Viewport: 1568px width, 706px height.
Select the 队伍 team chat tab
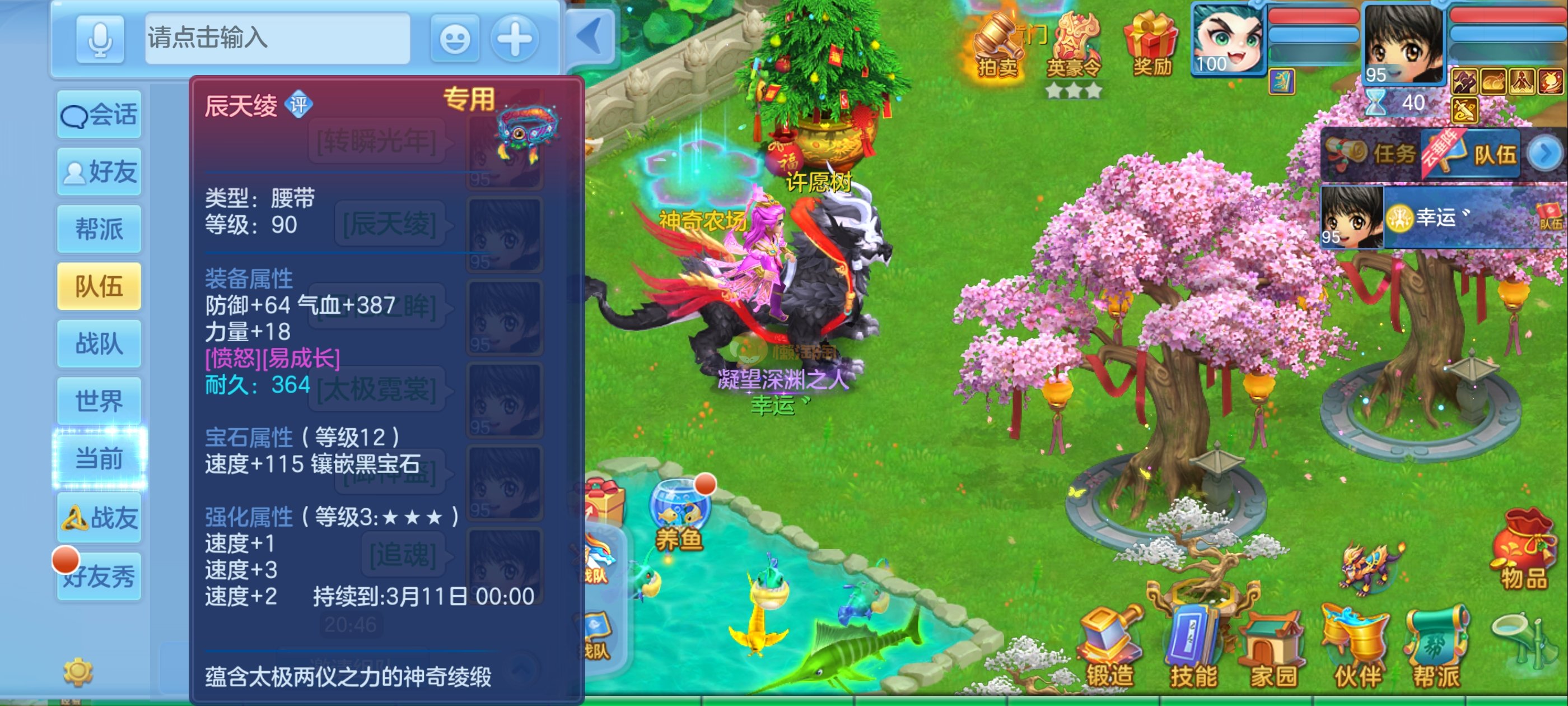coord(99,286)
